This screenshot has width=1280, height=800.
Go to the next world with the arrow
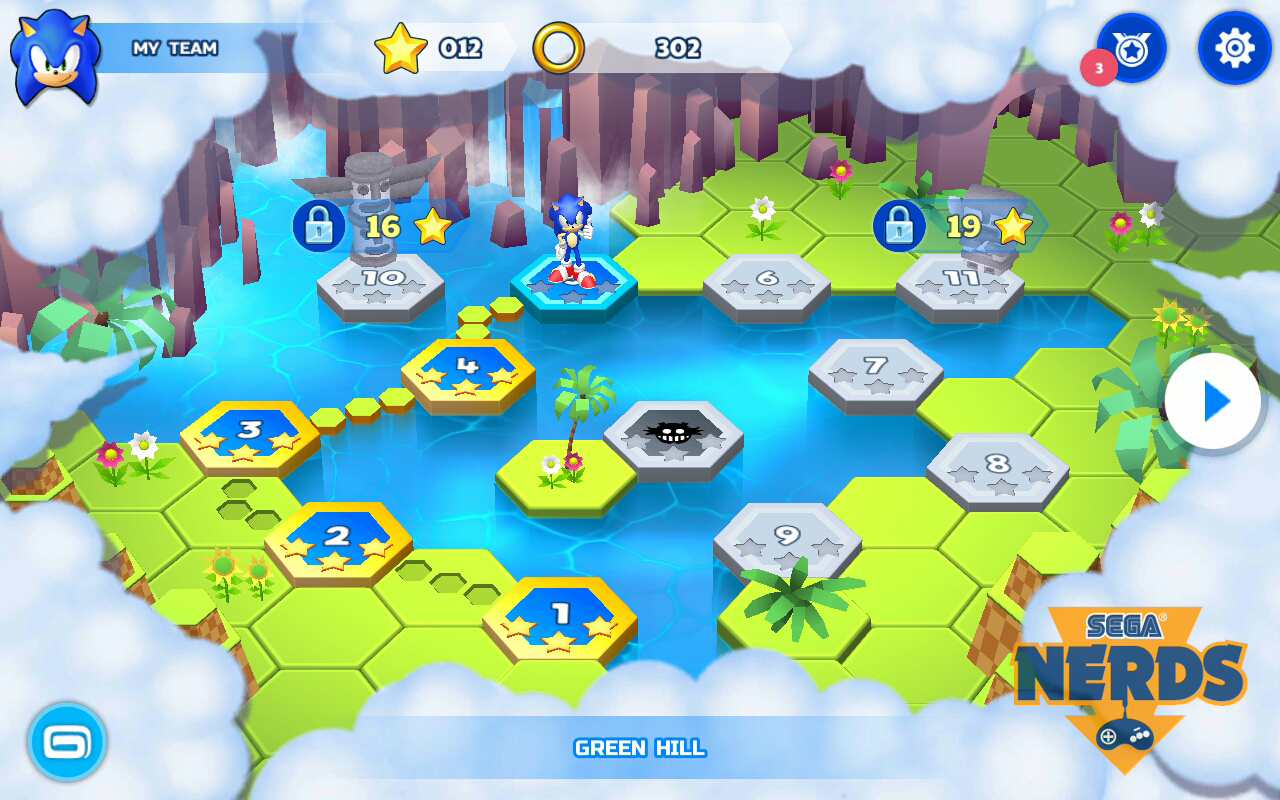pos(1214,402)
